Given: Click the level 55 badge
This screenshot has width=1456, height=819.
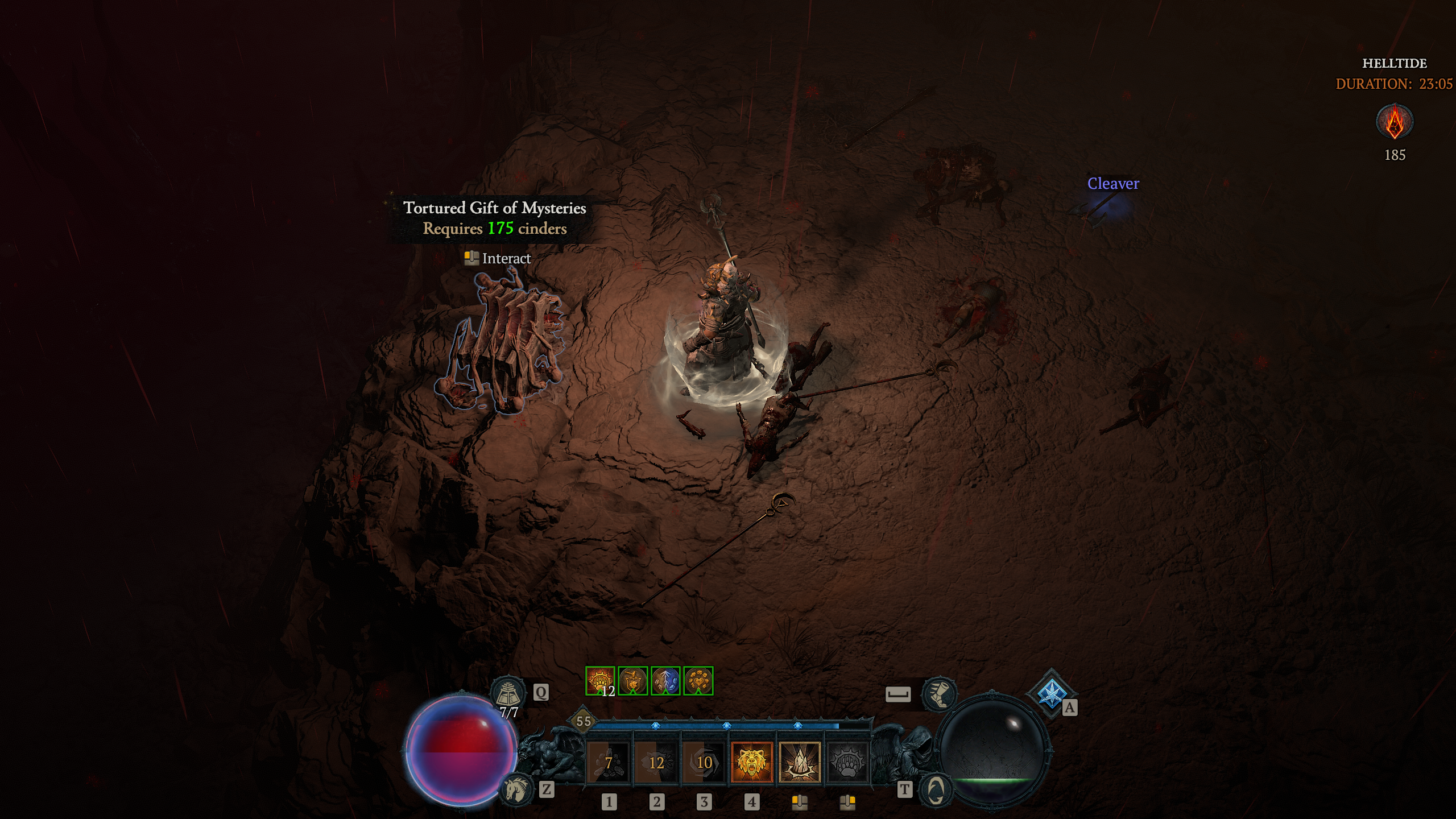Looking at the screenshot, I should pos(584,721).
